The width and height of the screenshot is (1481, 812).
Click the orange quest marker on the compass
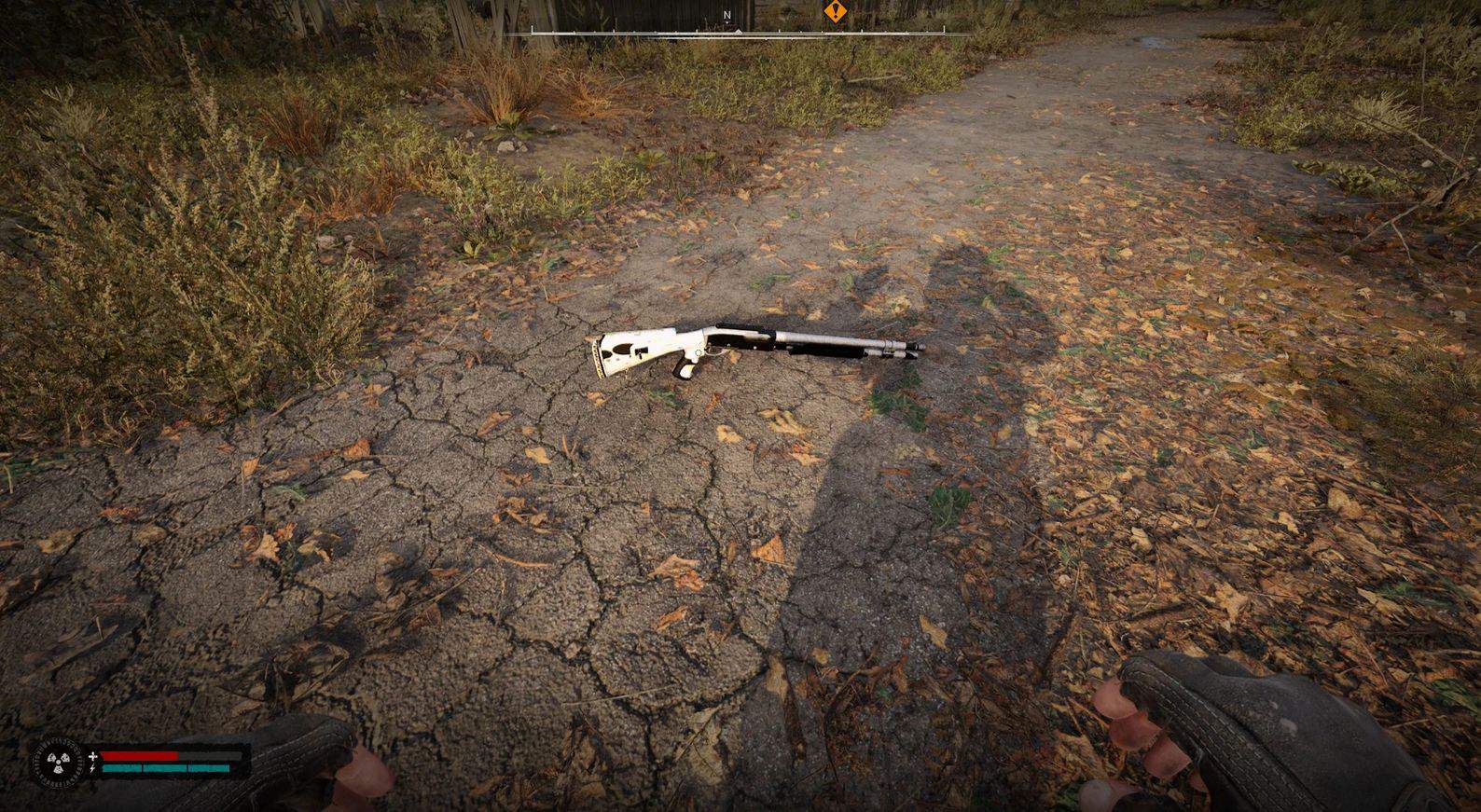click(833, 12)
